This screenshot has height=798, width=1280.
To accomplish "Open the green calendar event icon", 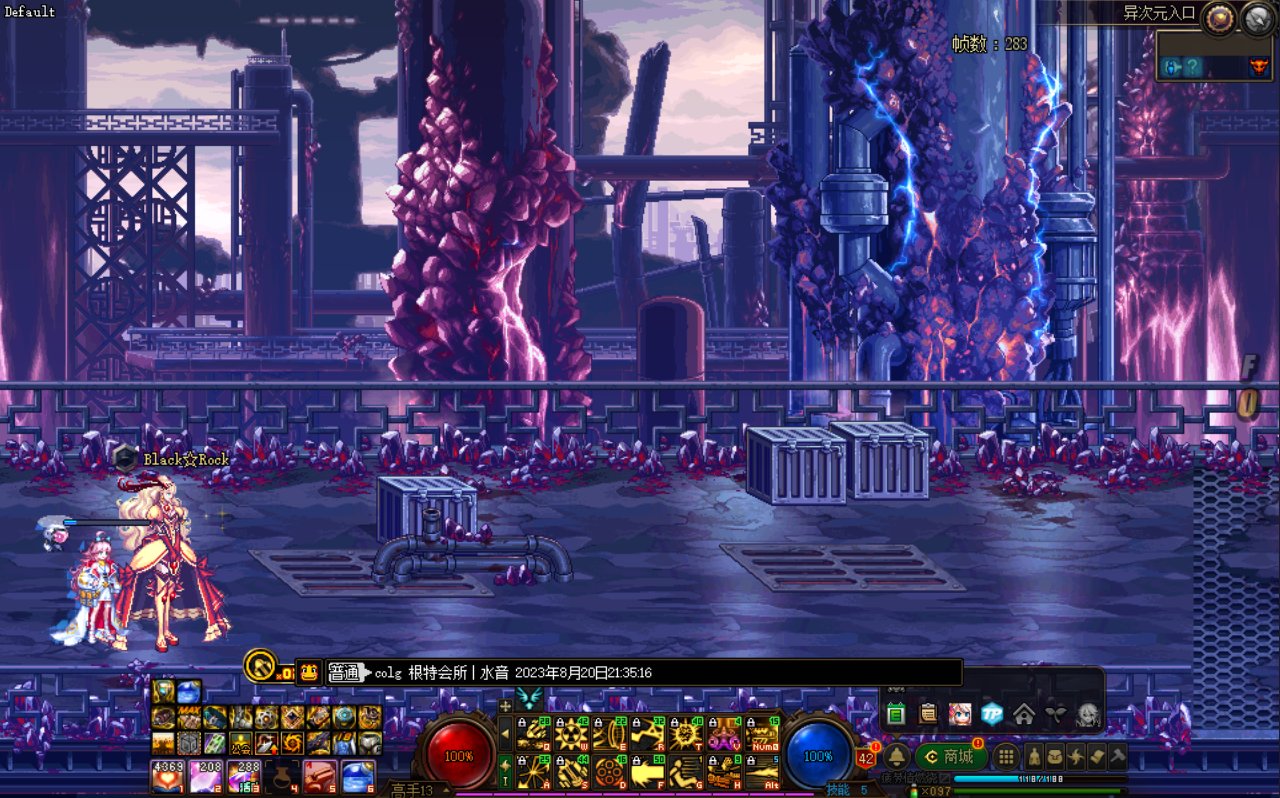I will 896,714.
